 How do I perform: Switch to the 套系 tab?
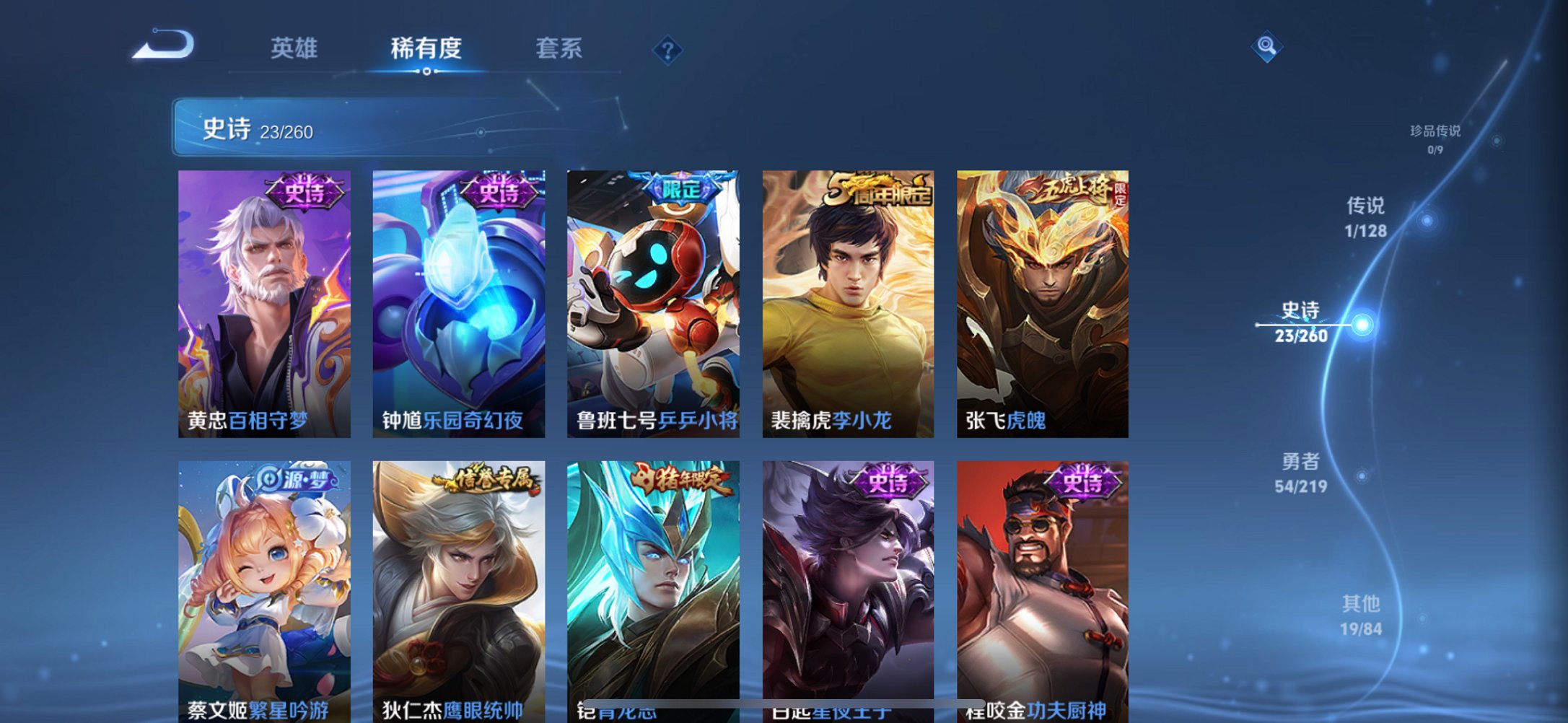559,49
